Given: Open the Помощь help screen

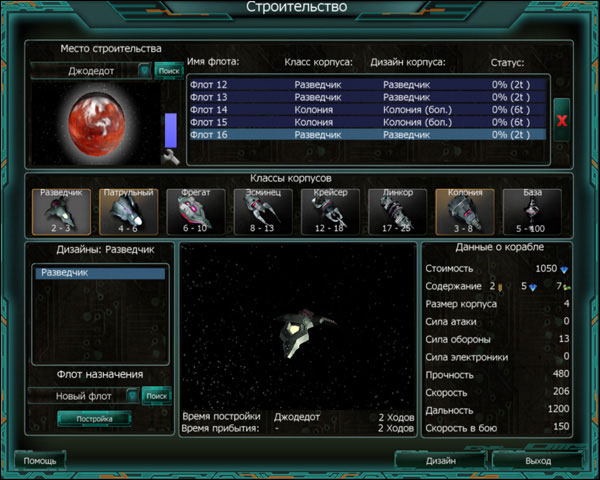Looking at the screenshot, I should coord(40,461).
